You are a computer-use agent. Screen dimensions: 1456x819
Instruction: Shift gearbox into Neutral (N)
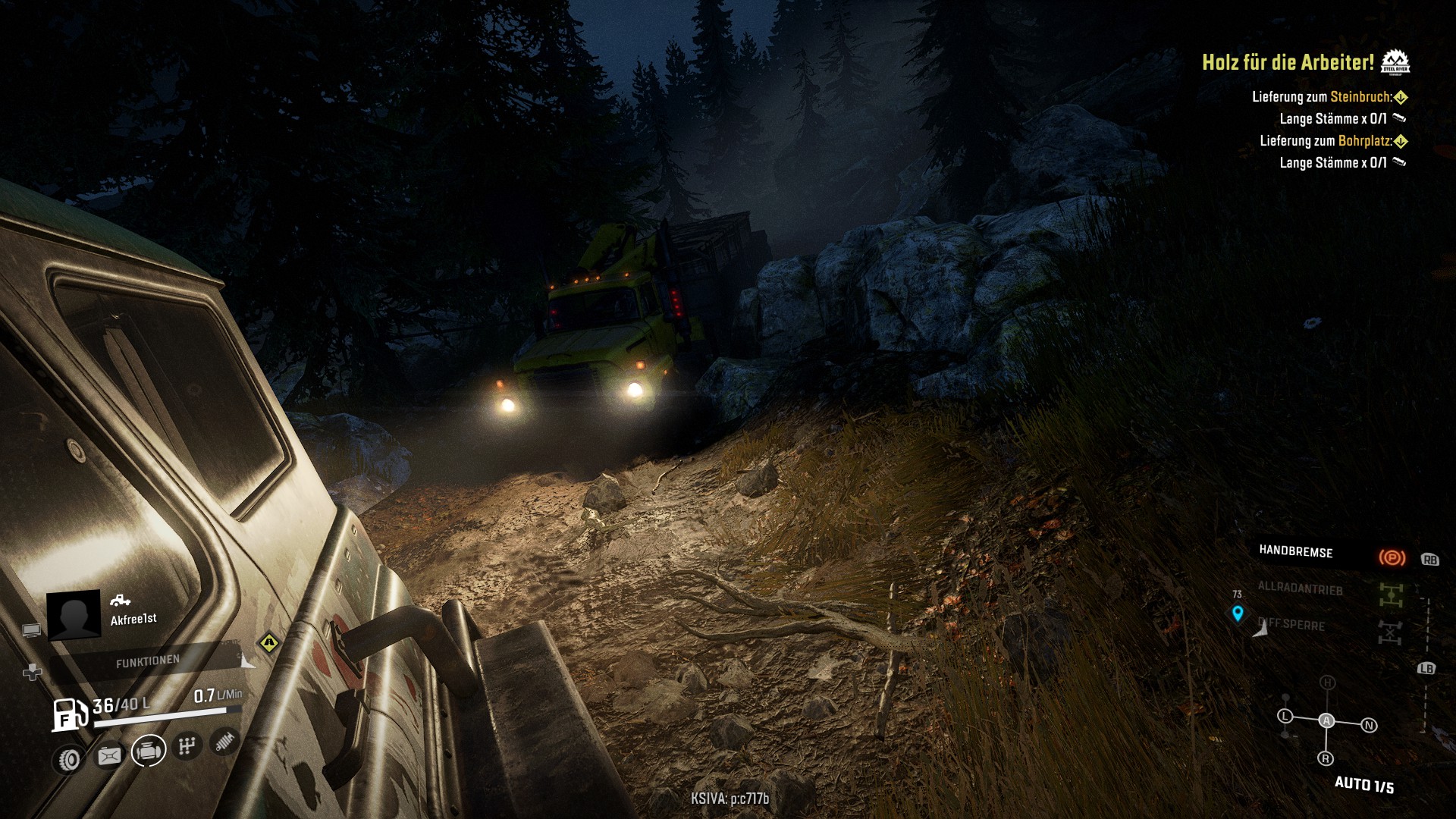pyautogui.click(x=1369, y=726)
